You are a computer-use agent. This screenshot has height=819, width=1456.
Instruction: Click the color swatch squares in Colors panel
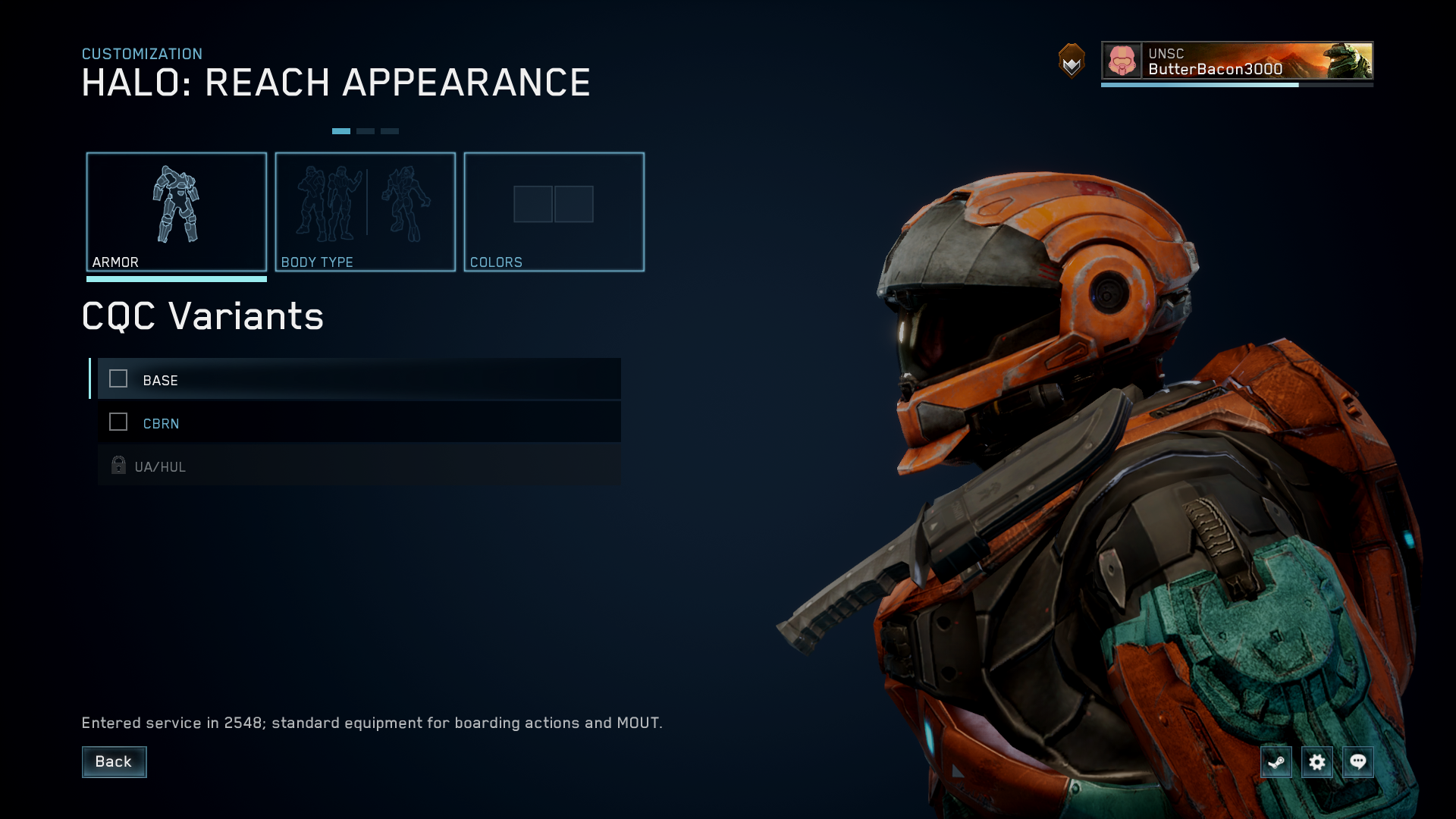[554, 204]
